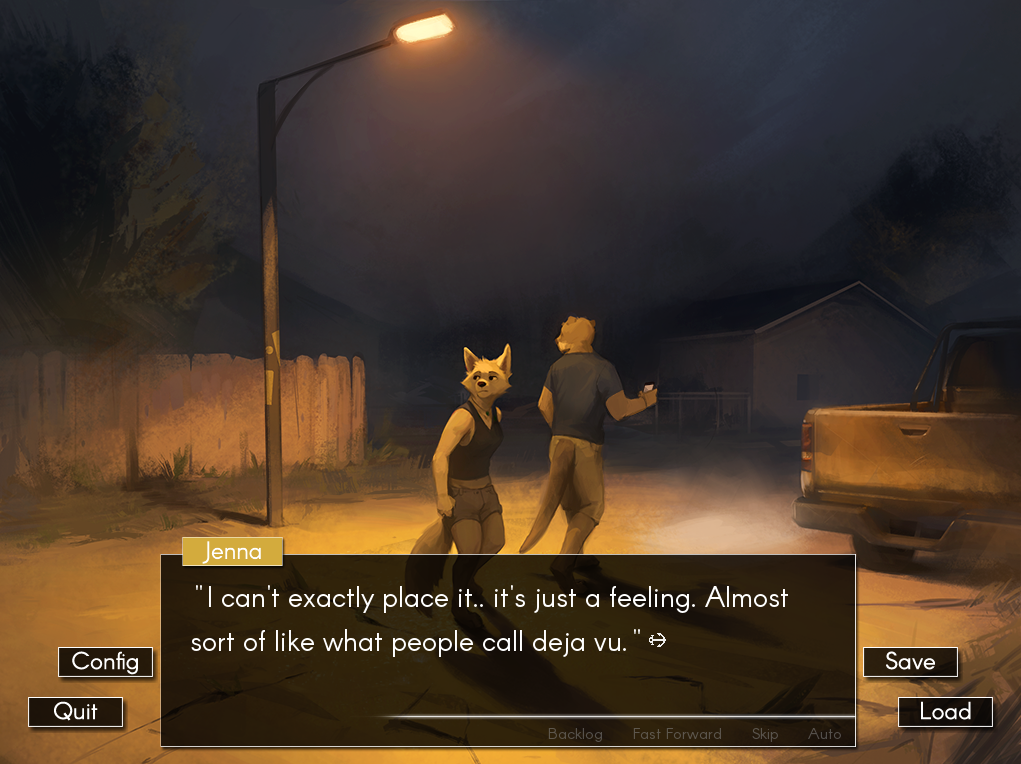Load a saved game
1021x764 pixels.
[945, 712]
